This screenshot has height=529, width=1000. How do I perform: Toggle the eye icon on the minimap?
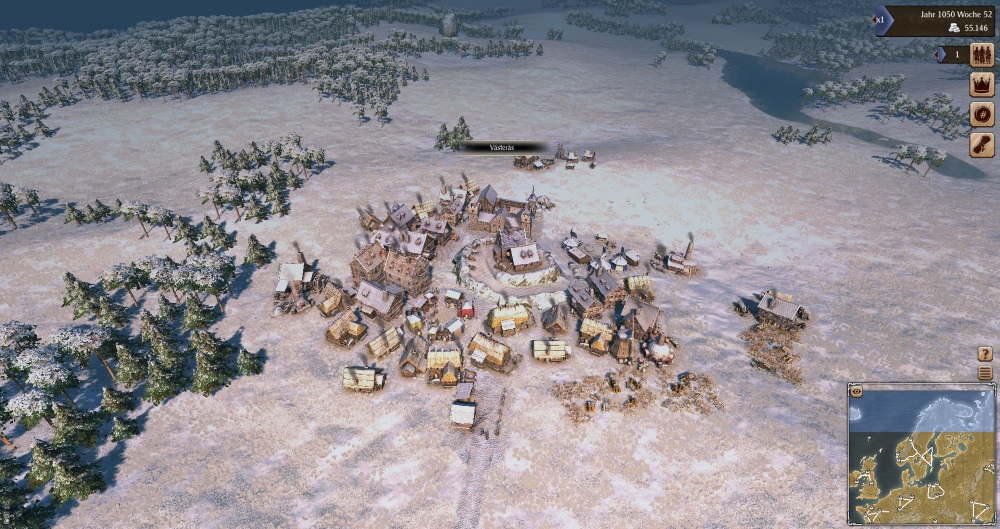click(856, 391)
